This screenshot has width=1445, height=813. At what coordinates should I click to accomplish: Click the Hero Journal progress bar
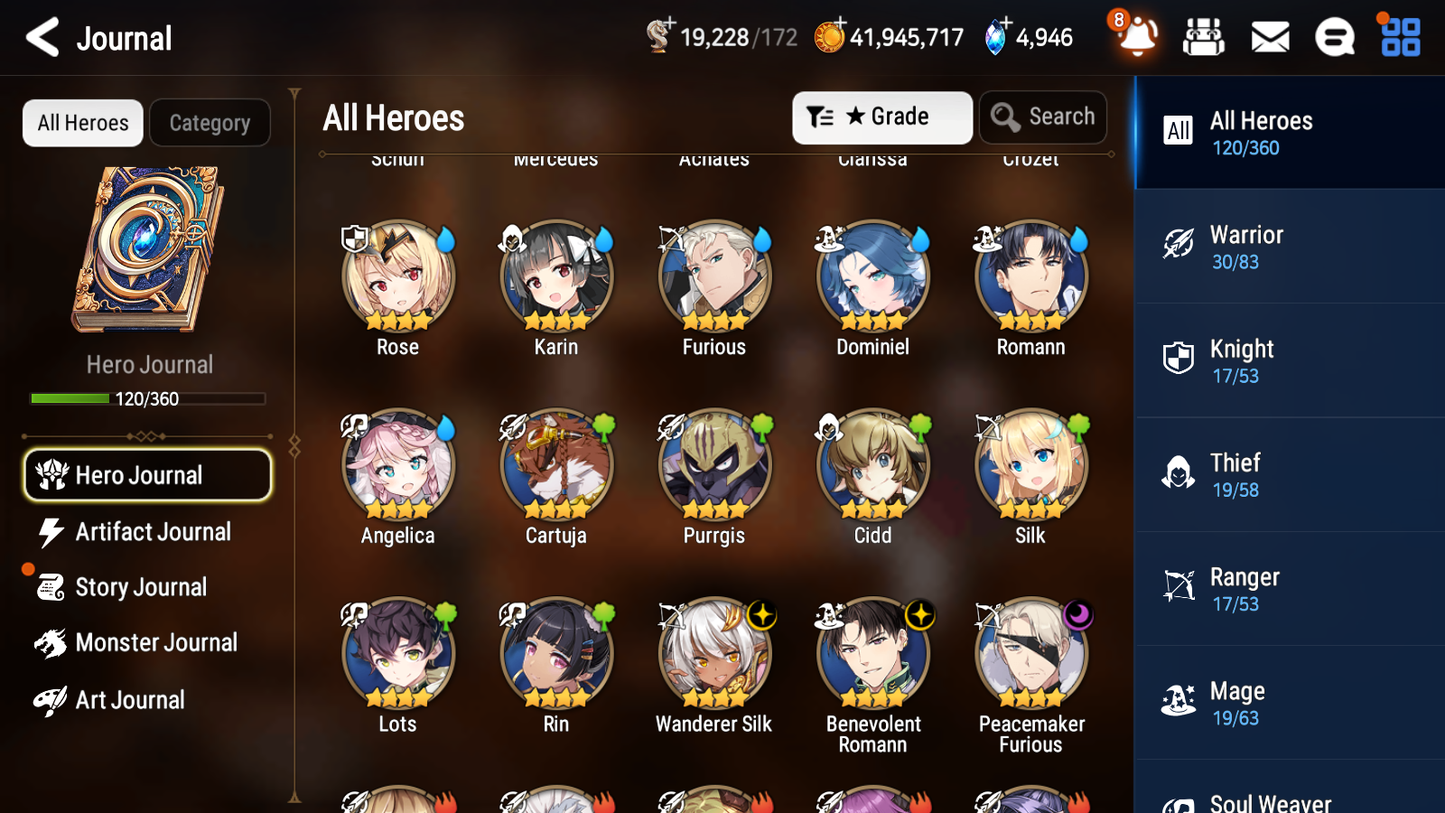(149, 398)
